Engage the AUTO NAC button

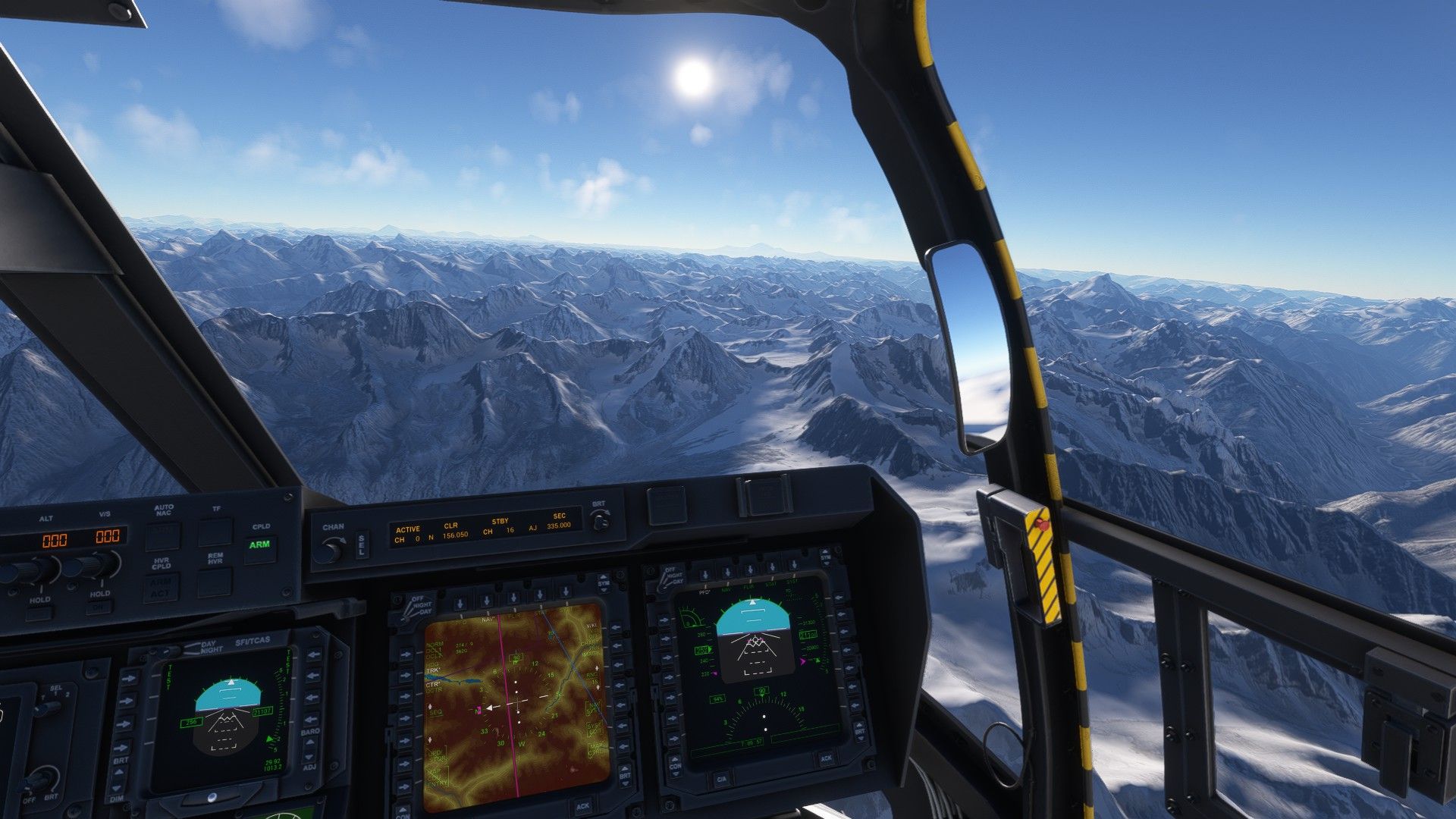click(163, 535)
